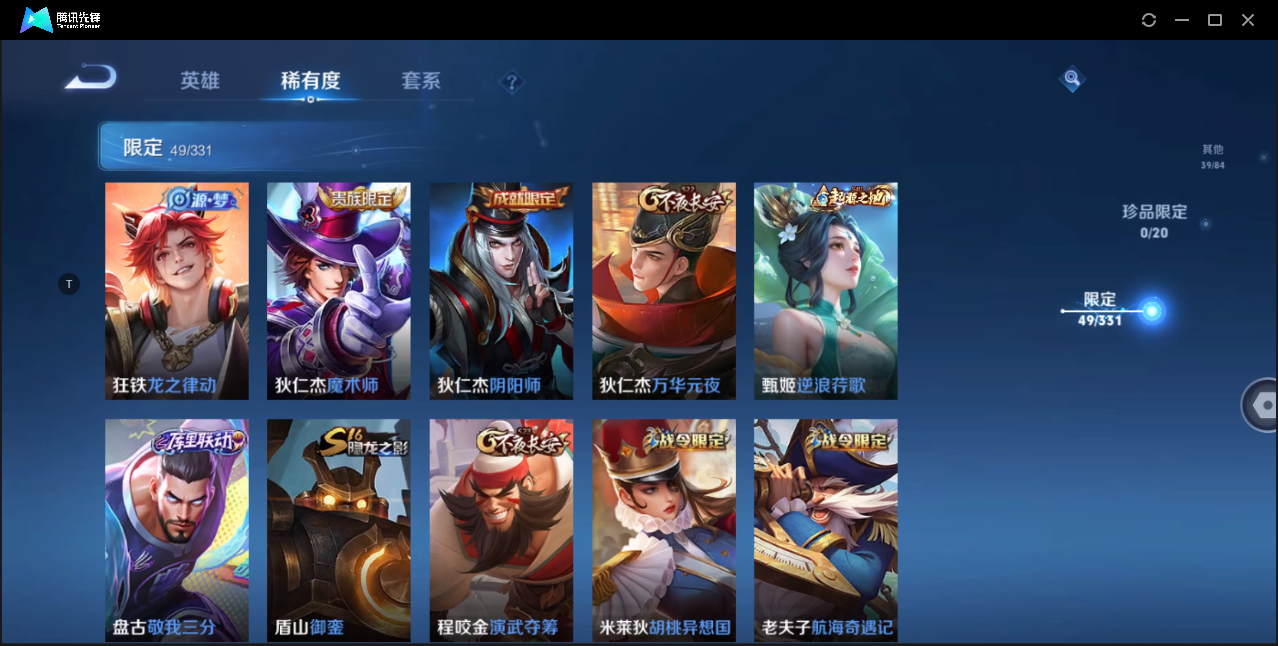This screenshot has width=1278, height=646.
Task: Open the question mark help icon
Action: pyautogui.click(x=512, y=82)
